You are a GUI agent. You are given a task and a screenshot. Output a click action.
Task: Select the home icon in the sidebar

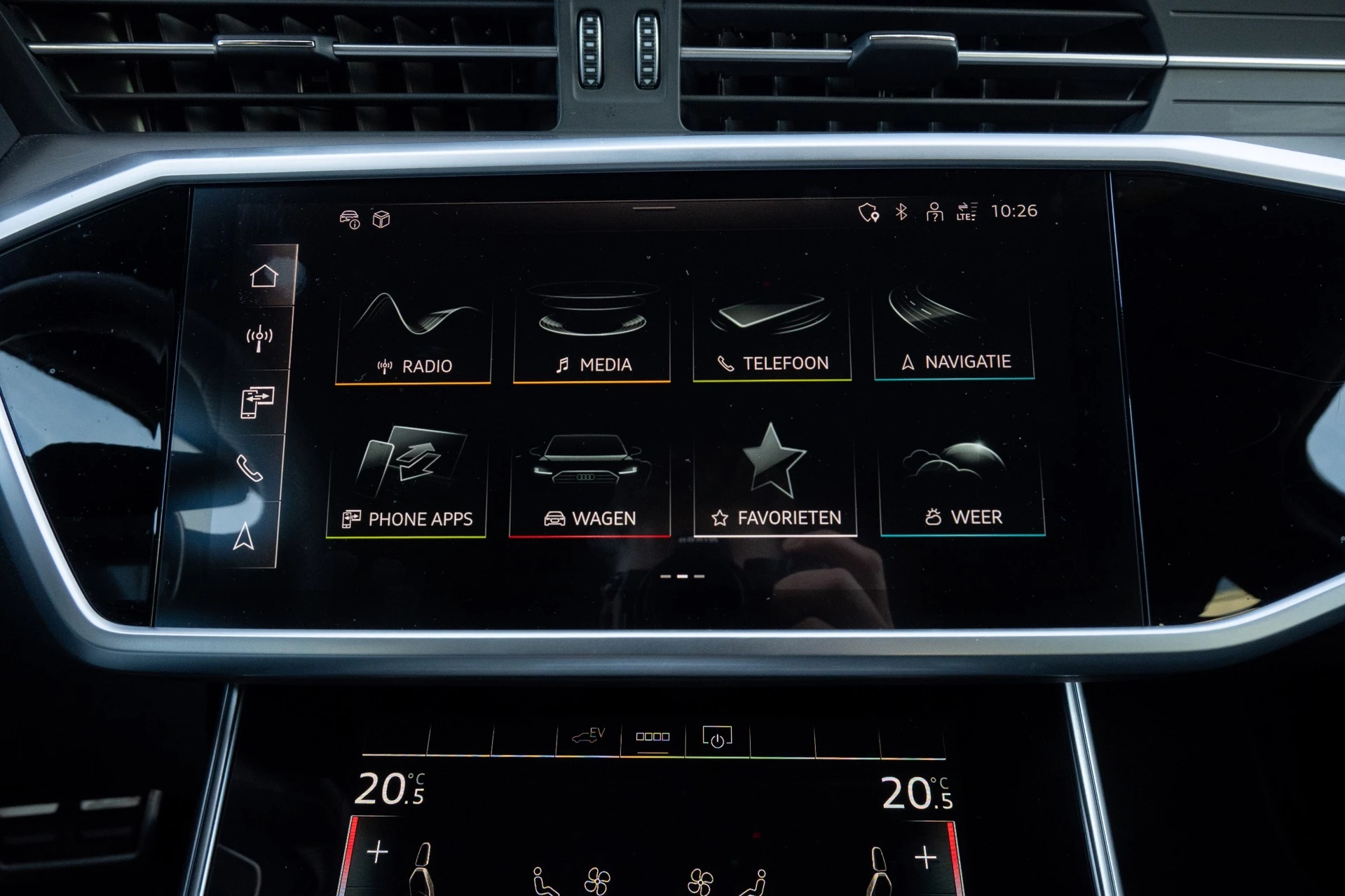264,276
